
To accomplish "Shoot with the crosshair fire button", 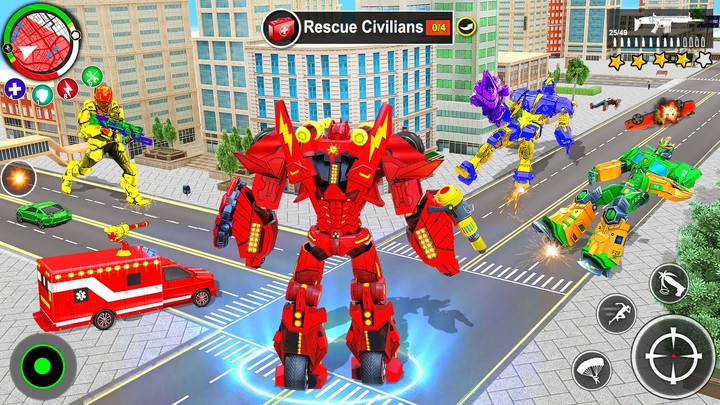I will (673, 358).
